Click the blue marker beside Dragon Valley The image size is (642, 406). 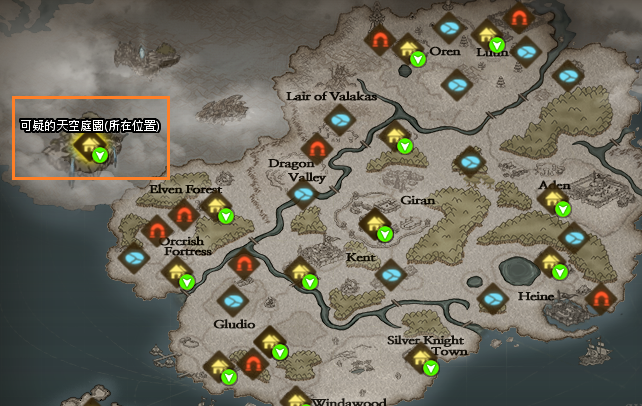(304, 194)
